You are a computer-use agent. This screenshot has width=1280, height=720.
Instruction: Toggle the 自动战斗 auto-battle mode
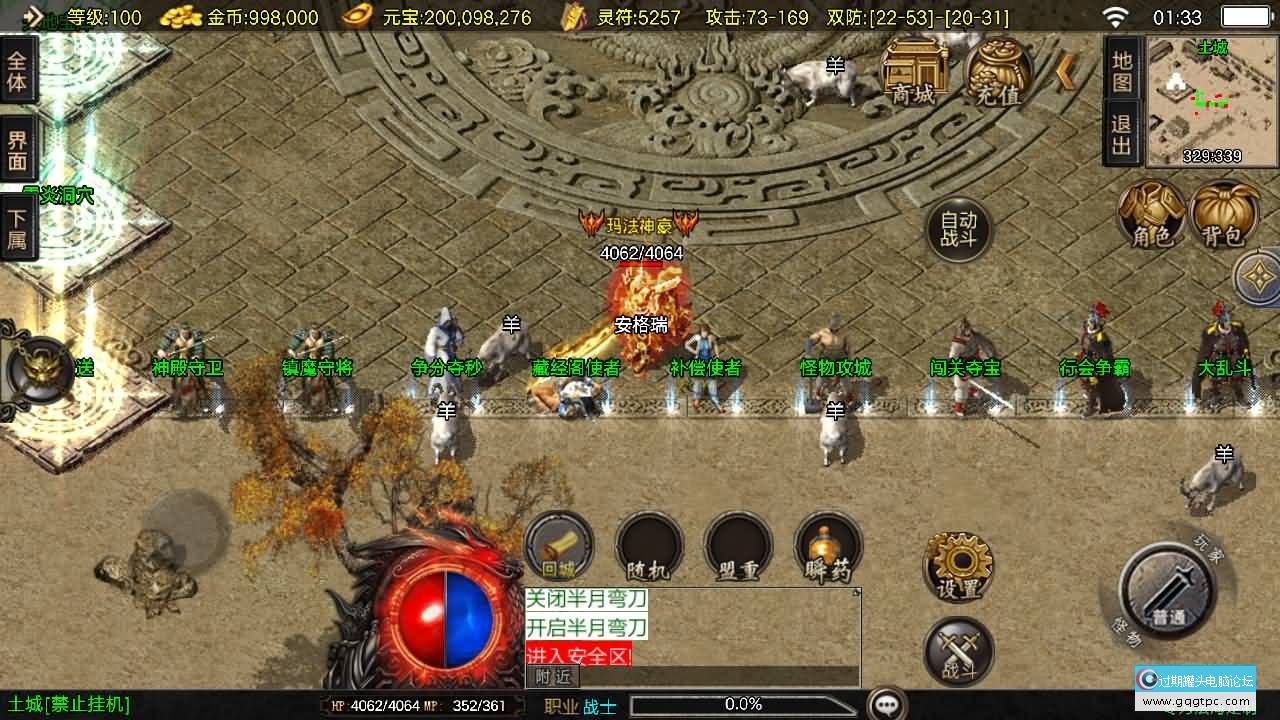click(x=957, y=228)
